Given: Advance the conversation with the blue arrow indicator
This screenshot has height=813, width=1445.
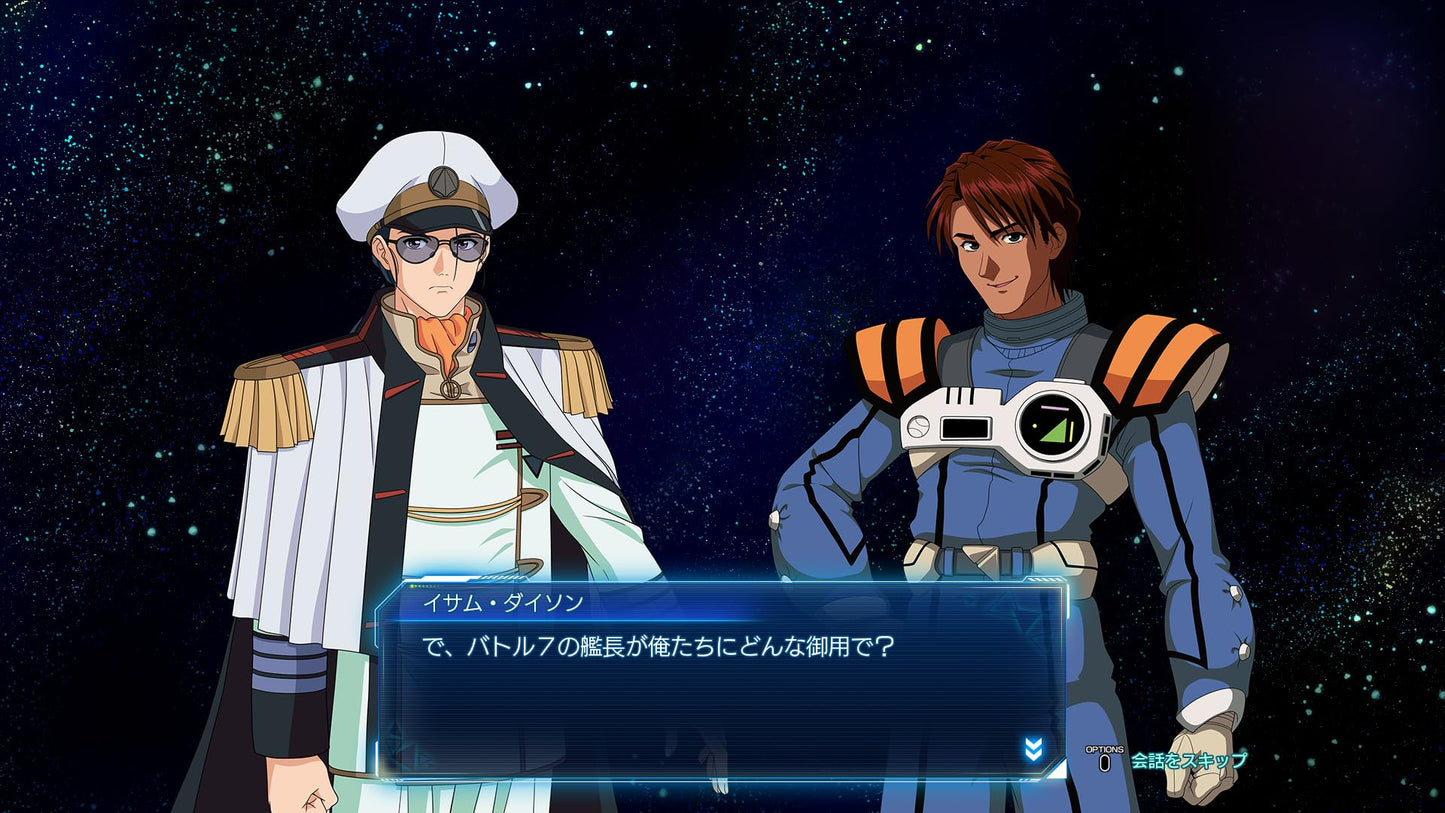Looking at the screenshot, I should pyautogui.click(x=1036, y=747).
